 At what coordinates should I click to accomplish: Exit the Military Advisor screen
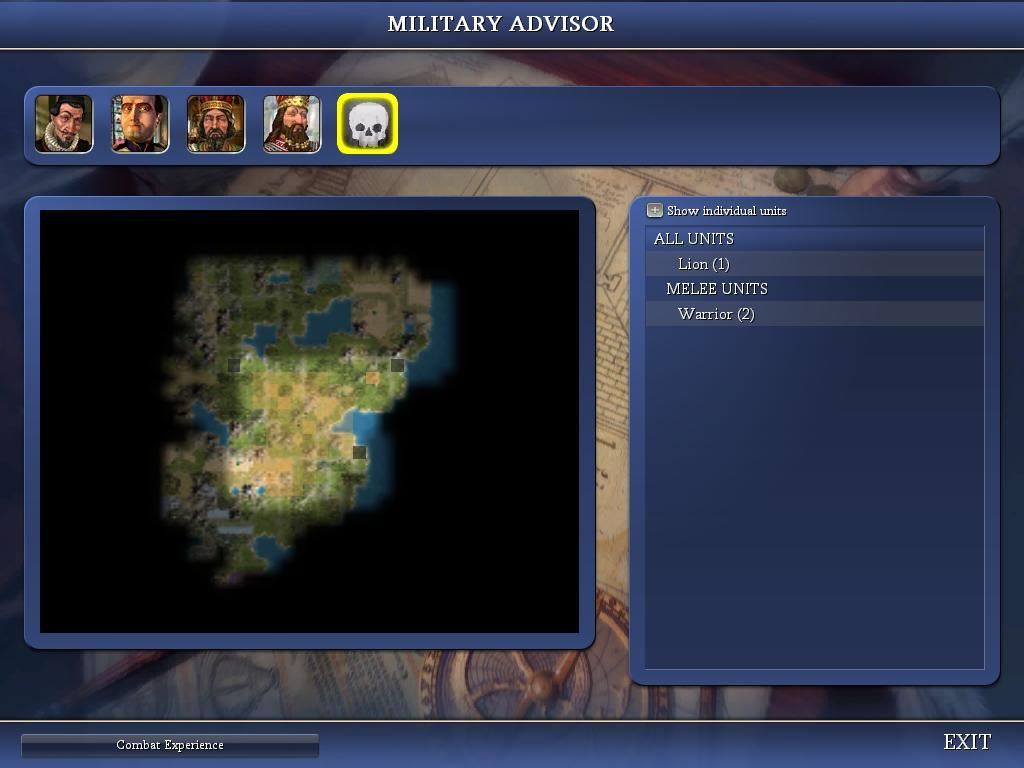pos(967,742)
